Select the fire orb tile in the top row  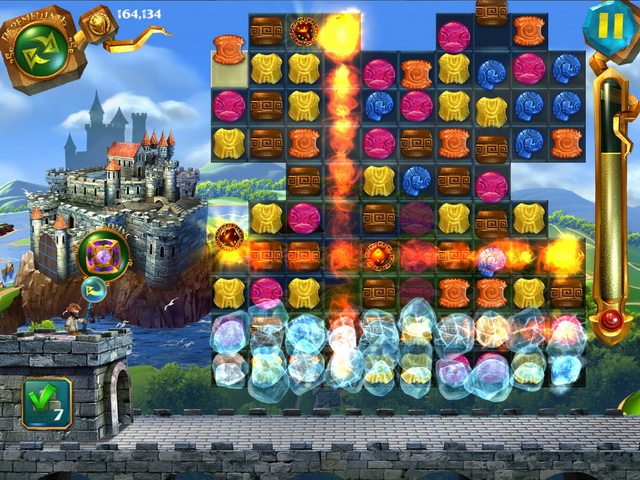click(304, 30)
